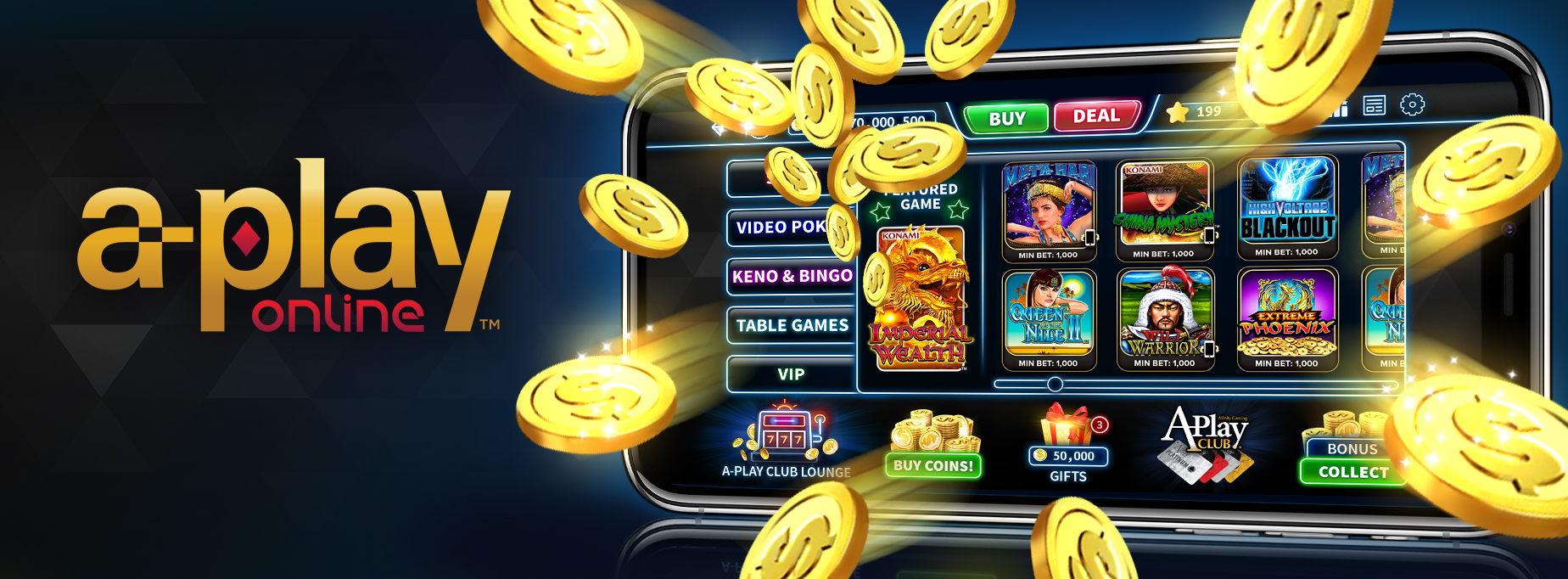Enter the A-Play Club Lounge

786,443
